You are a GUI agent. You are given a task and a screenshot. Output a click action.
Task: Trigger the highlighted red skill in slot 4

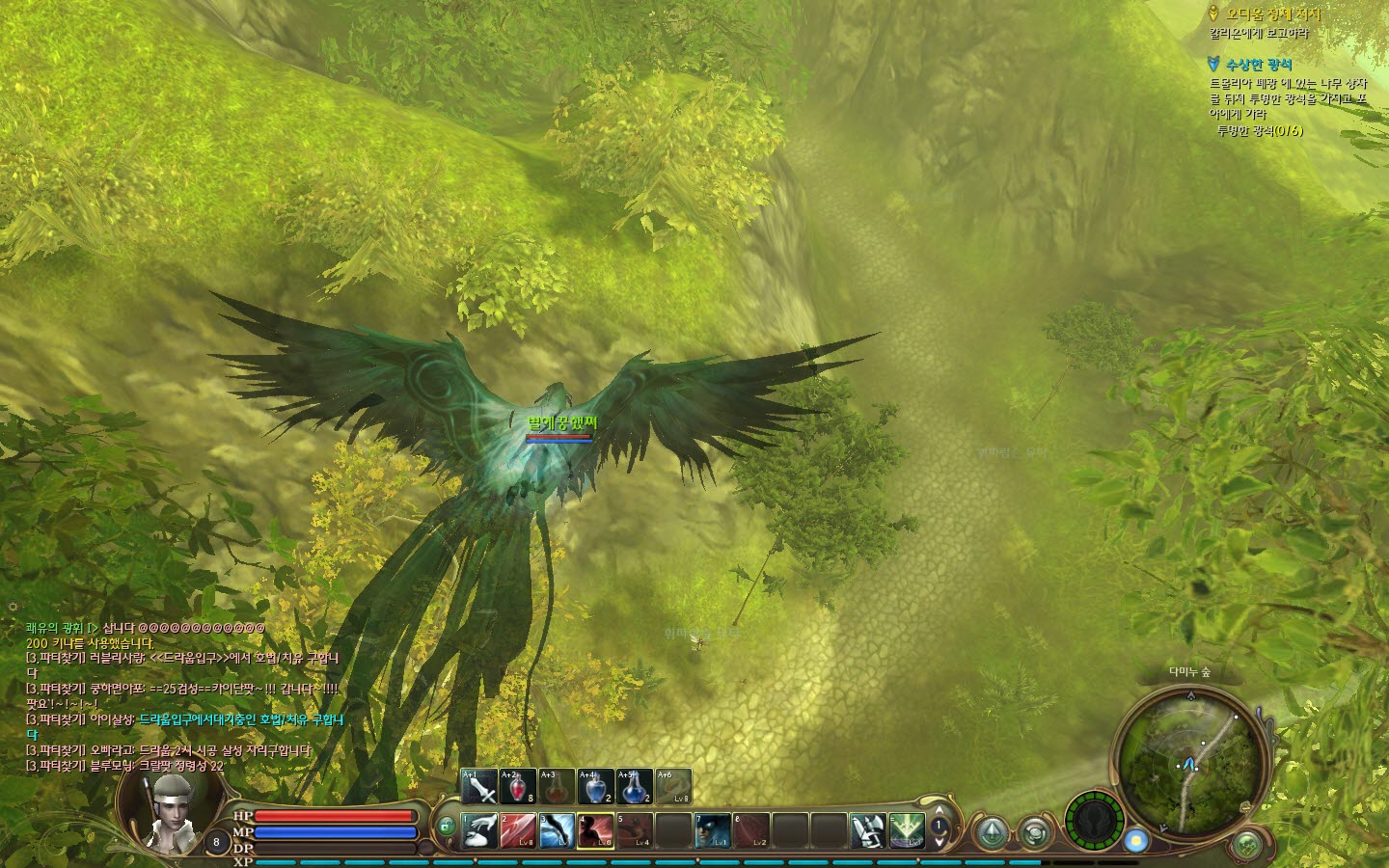pos(595,830)
